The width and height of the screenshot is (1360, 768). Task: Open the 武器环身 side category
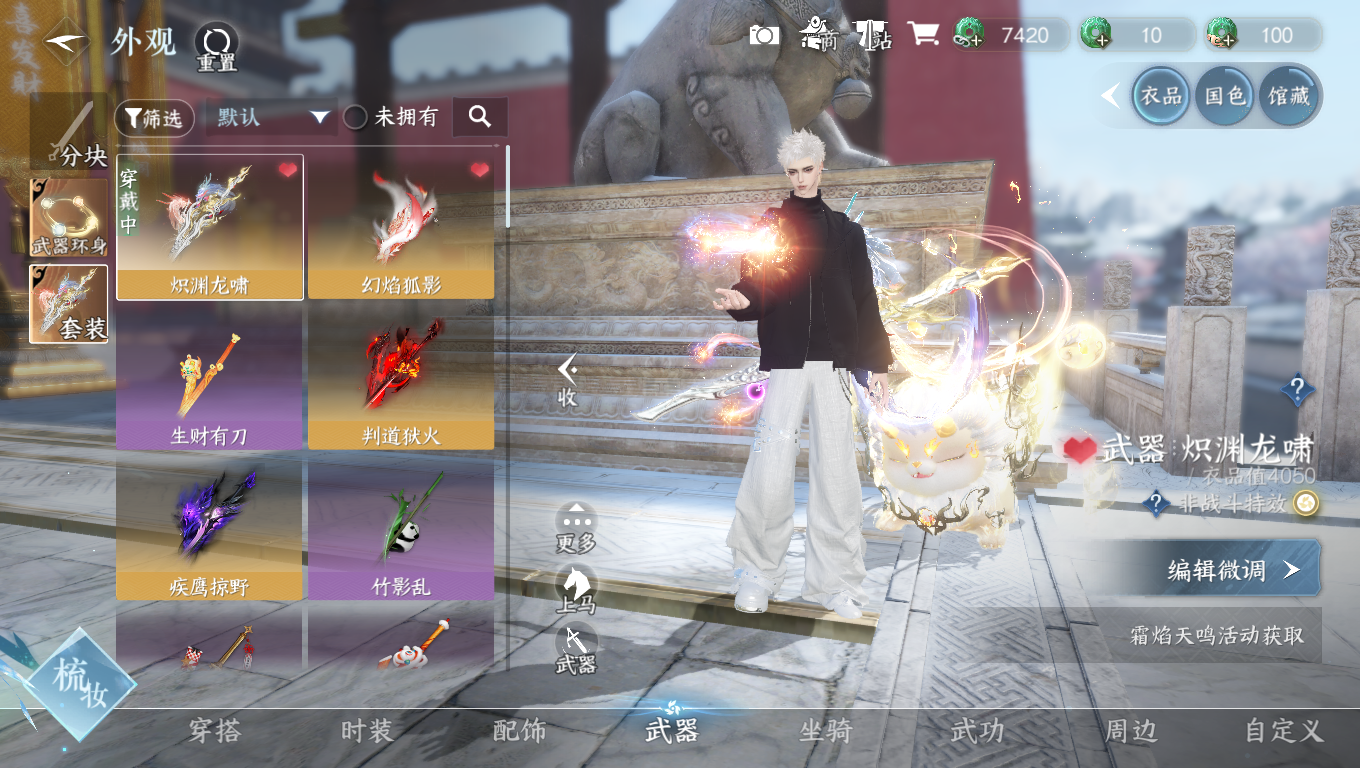point(69,217)
